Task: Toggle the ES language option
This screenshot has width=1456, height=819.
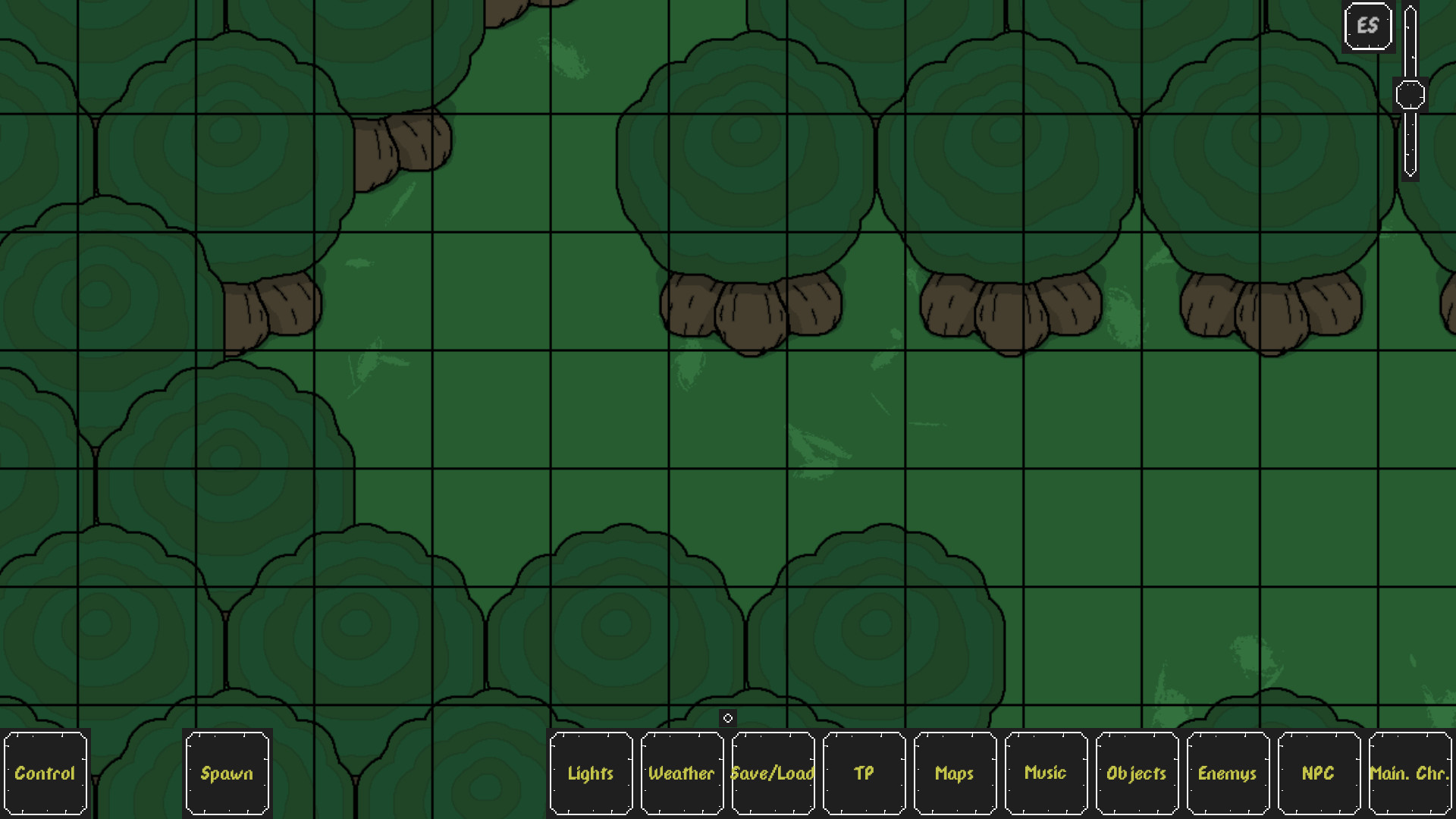Action: pyautogui.click(x=1367, y=25)
